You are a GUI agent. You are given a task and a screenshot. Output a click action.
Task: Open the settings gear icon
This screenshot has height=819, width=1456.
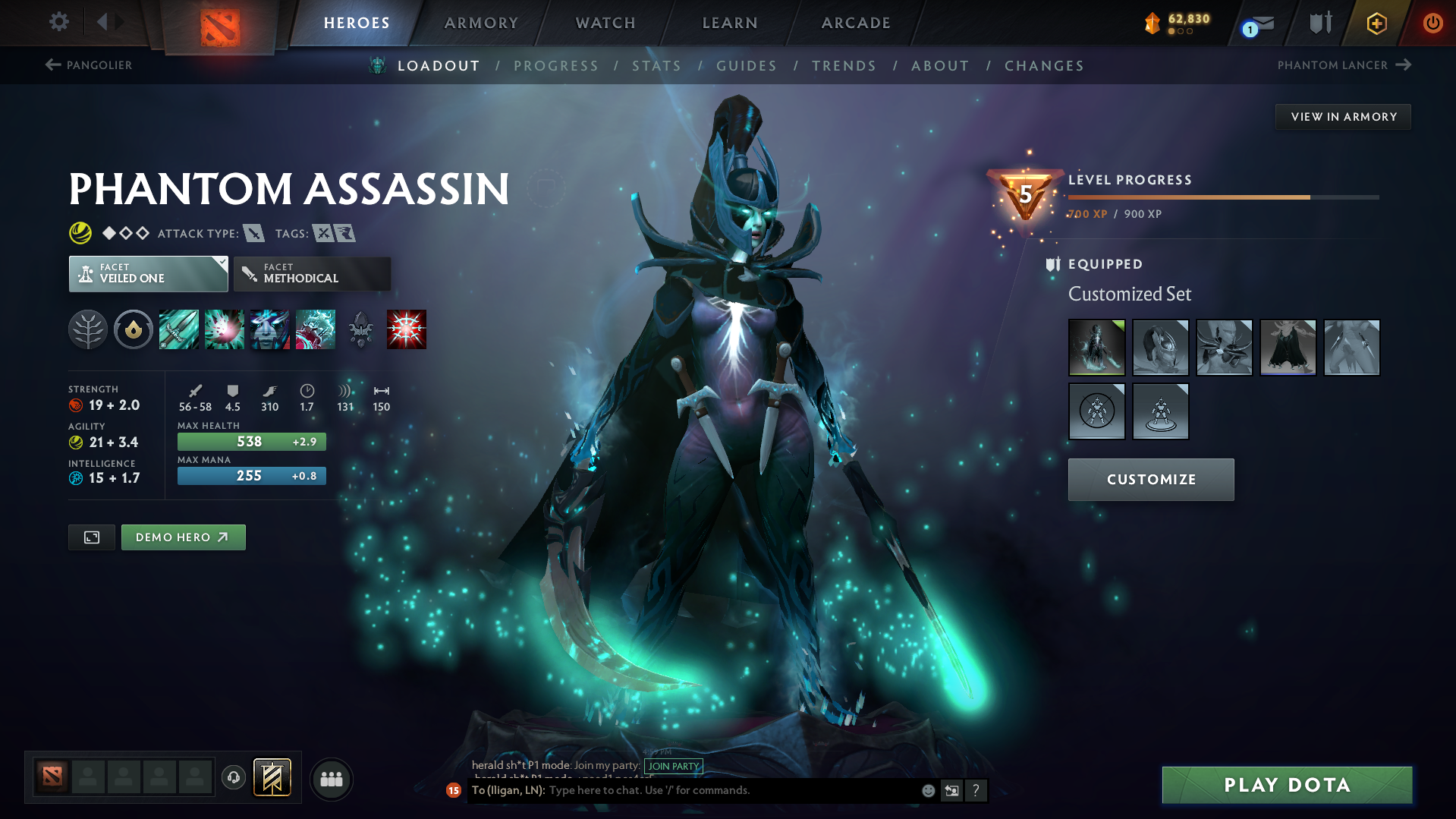click(58, 22)
